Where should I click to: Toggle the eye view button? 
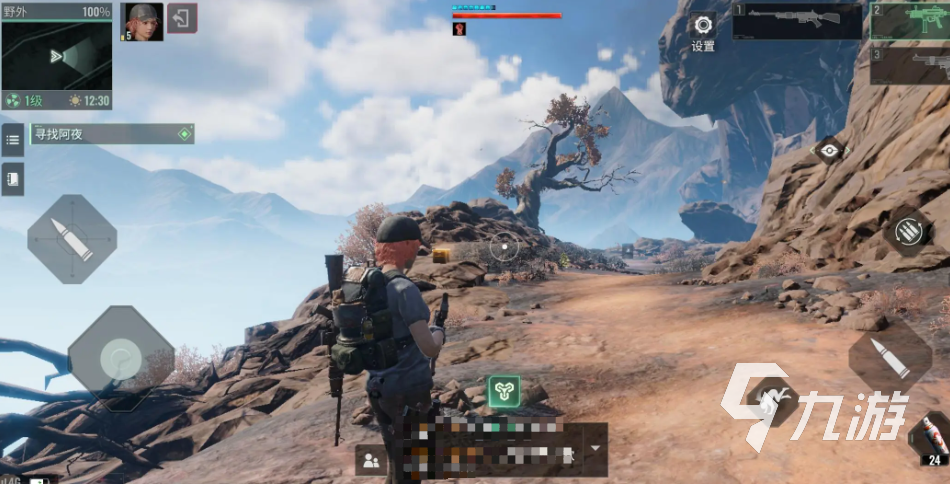(x=828, y=151)
